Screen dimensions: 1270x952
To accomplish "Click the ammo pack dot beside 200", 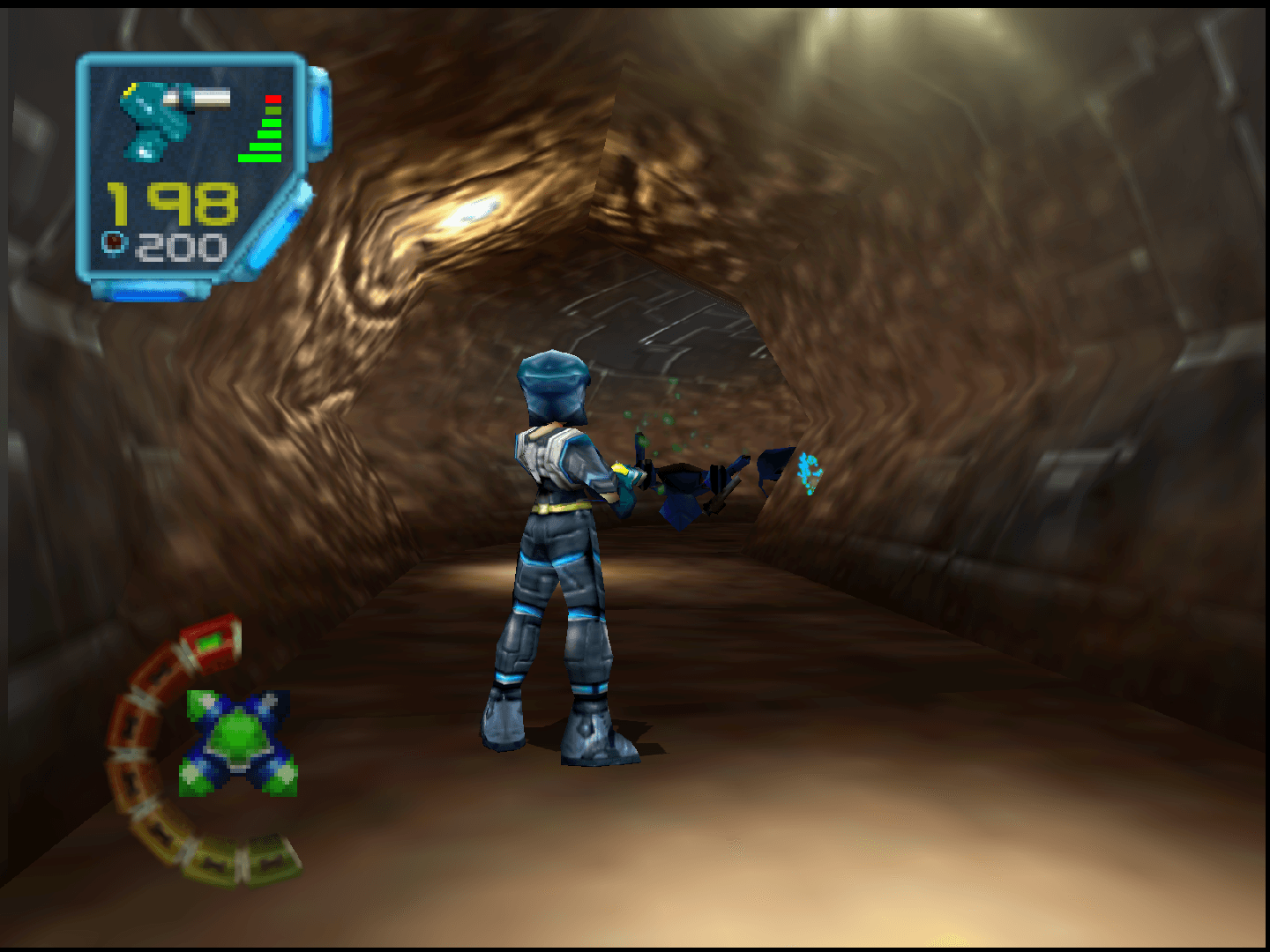I will (x=114, y=244).
